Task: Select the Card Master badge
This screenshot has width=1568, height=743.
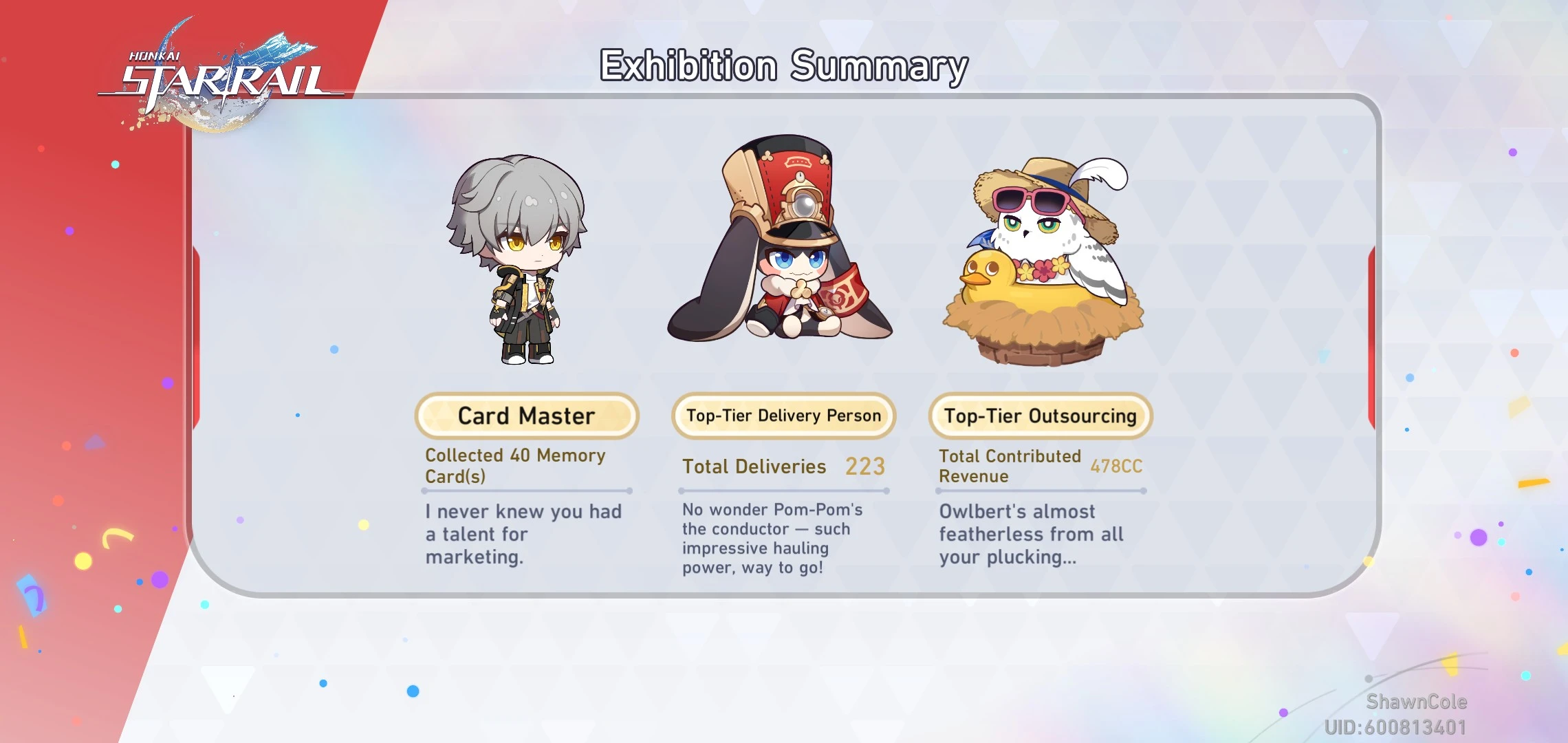Action: tap(526, 416)
